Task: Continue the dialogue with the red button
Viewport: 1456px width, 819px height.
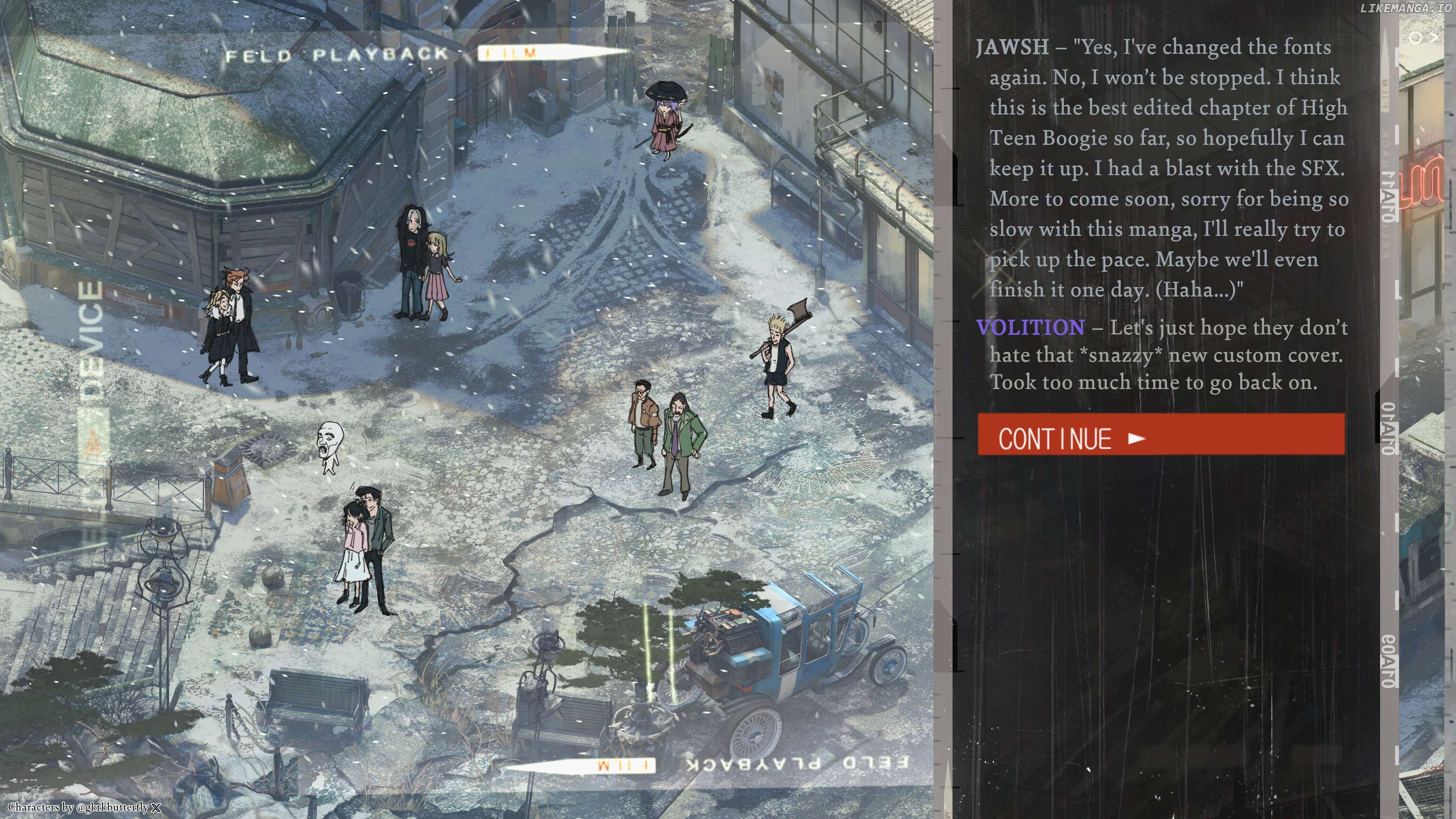Action: pyautogui.click(x=1161, y=434)
